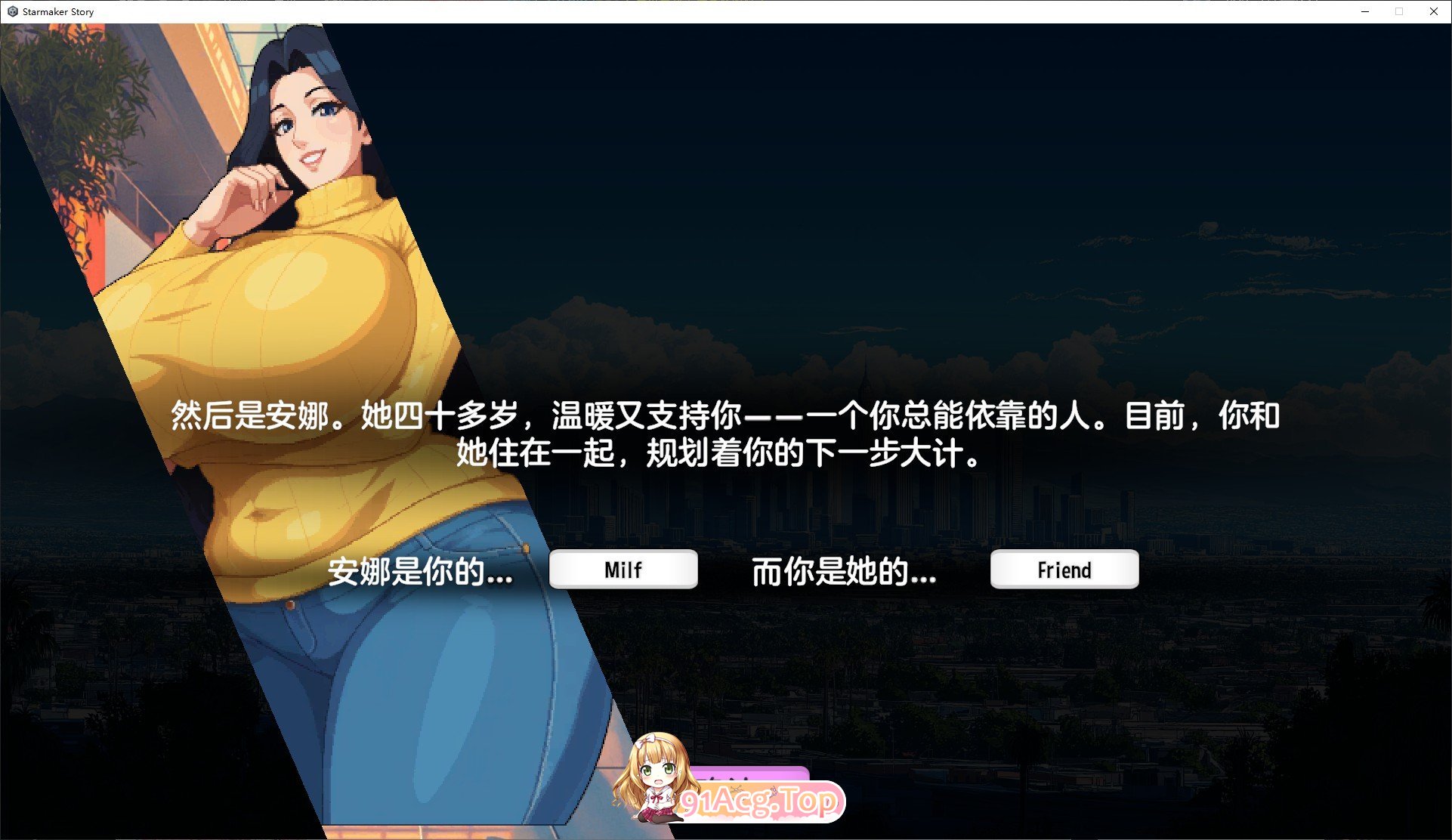The height and width of the screenshot is (840, 1452).
Task: Open the "Milf" relationship selector for Anna
Action: pyautogui.click(x=624, y=570)
